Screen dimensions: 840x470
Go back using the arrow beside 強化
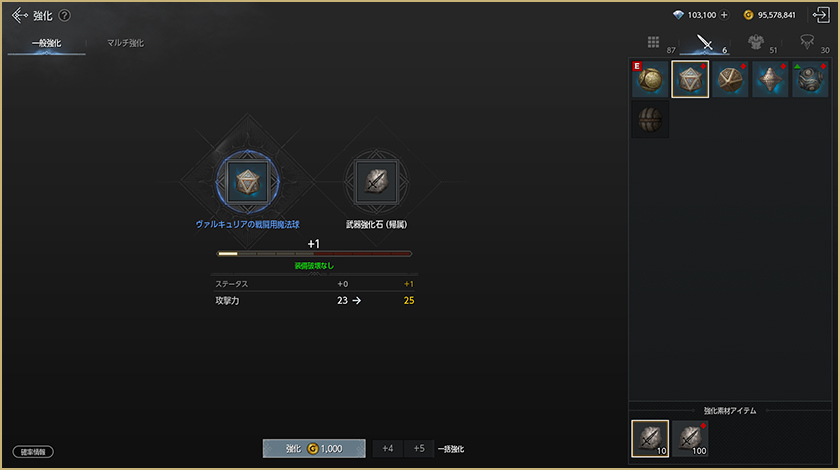pos(19,15)
